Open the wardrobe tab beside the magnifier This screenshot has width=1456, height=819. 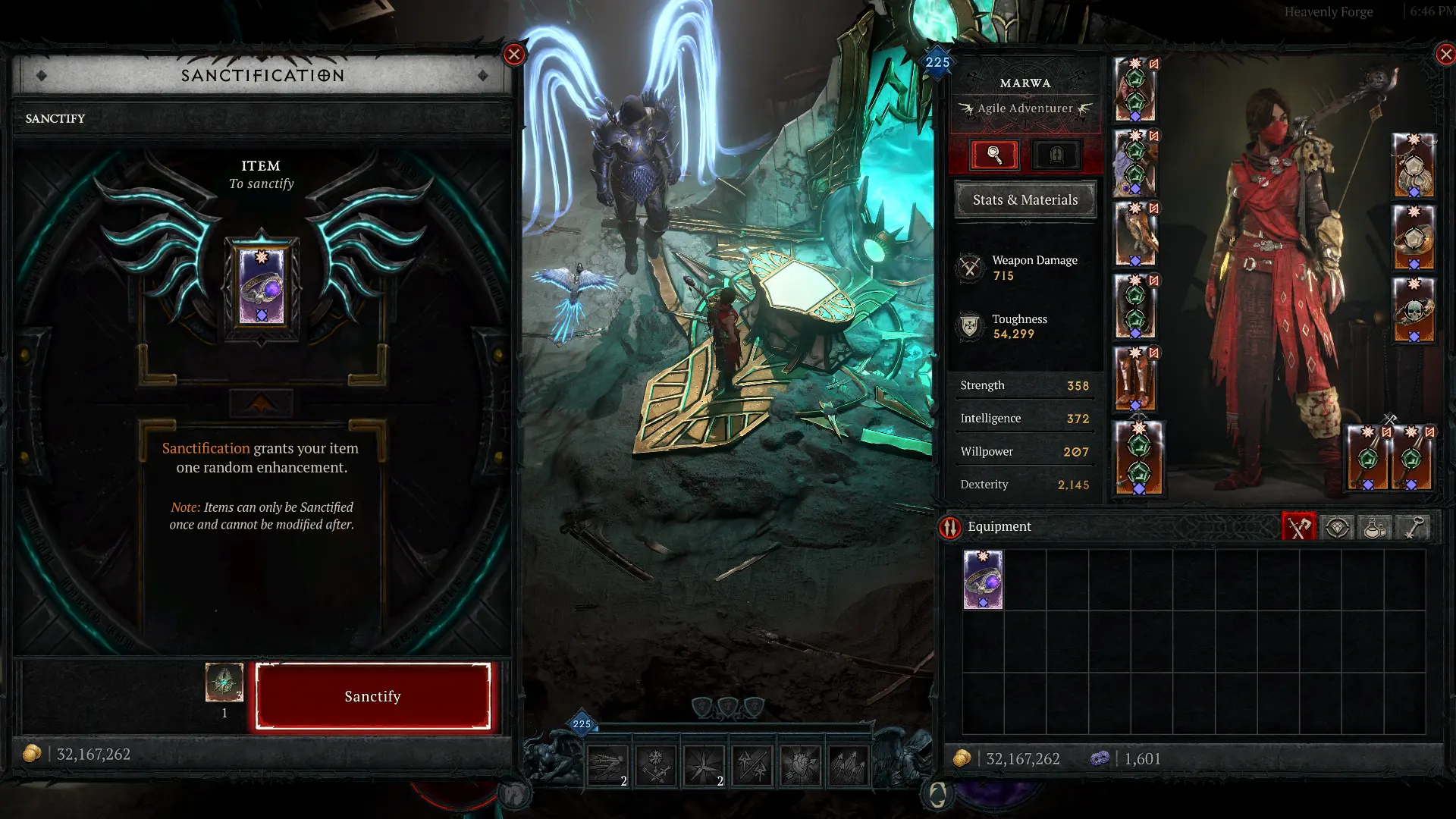point(1056,155)
